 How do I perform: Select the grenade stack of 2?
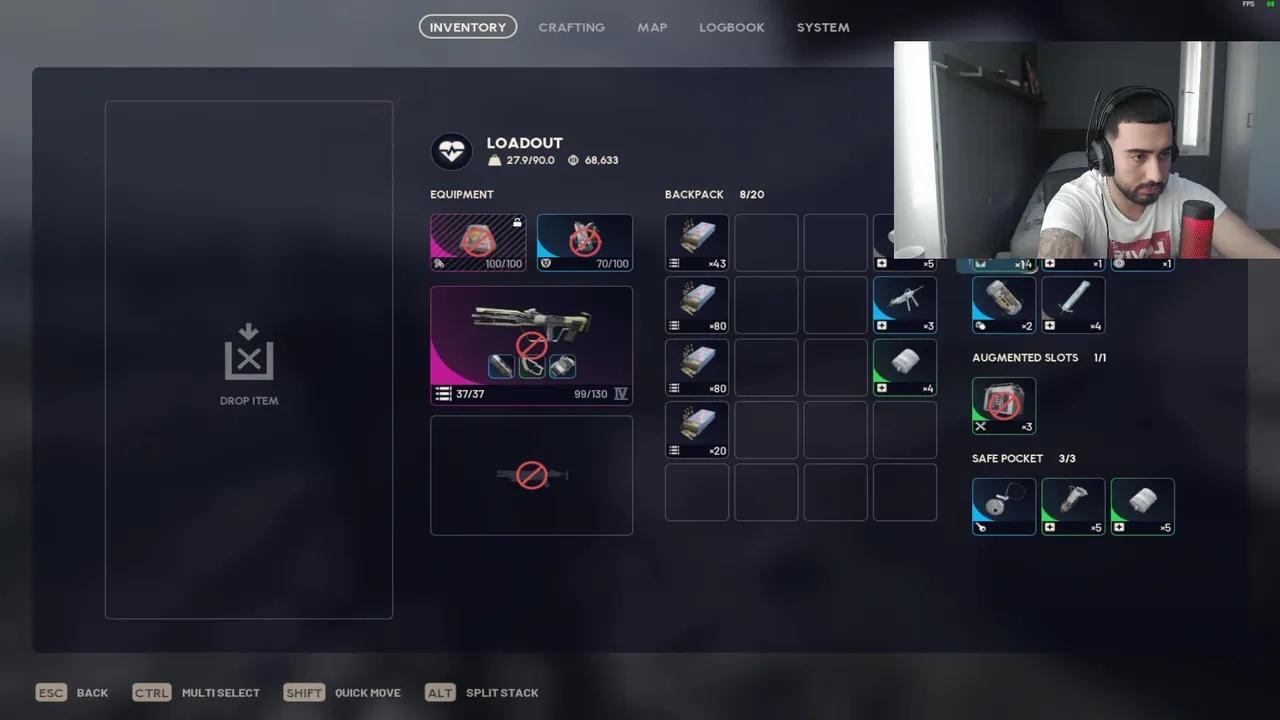pos(1003,304)
